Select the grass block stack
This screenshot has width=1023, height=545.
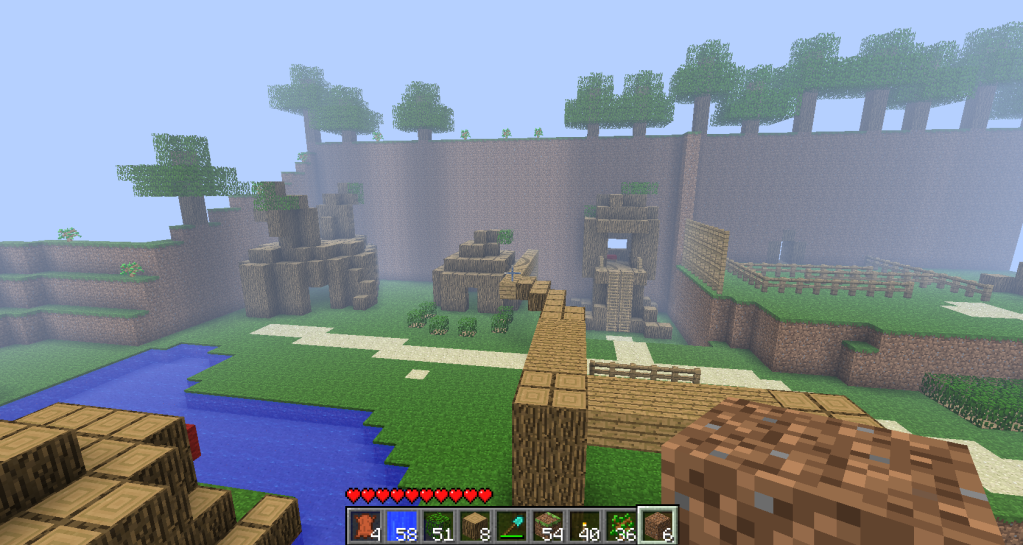[549, 524]
